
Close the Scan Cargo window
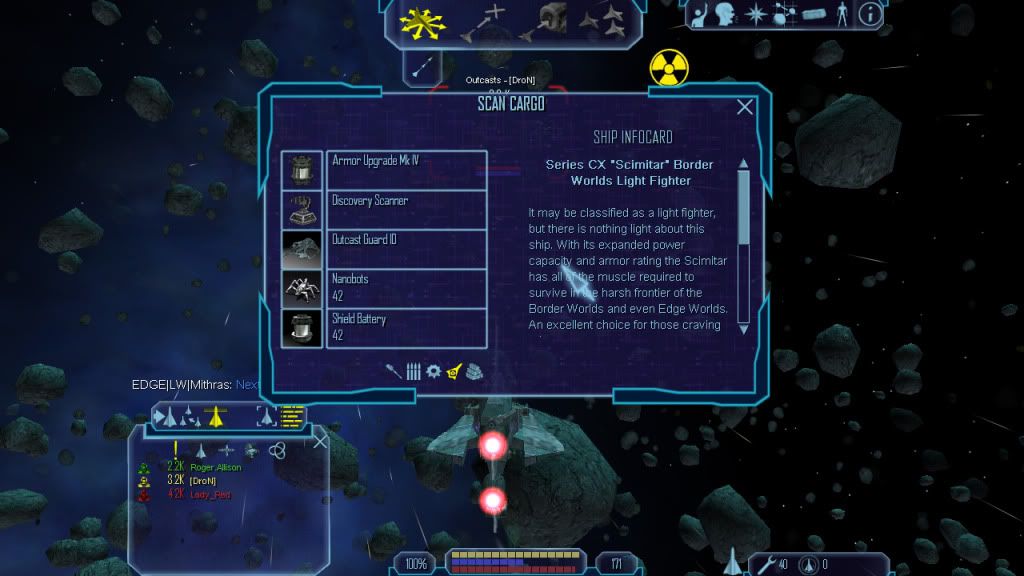(x=745, y=107)
